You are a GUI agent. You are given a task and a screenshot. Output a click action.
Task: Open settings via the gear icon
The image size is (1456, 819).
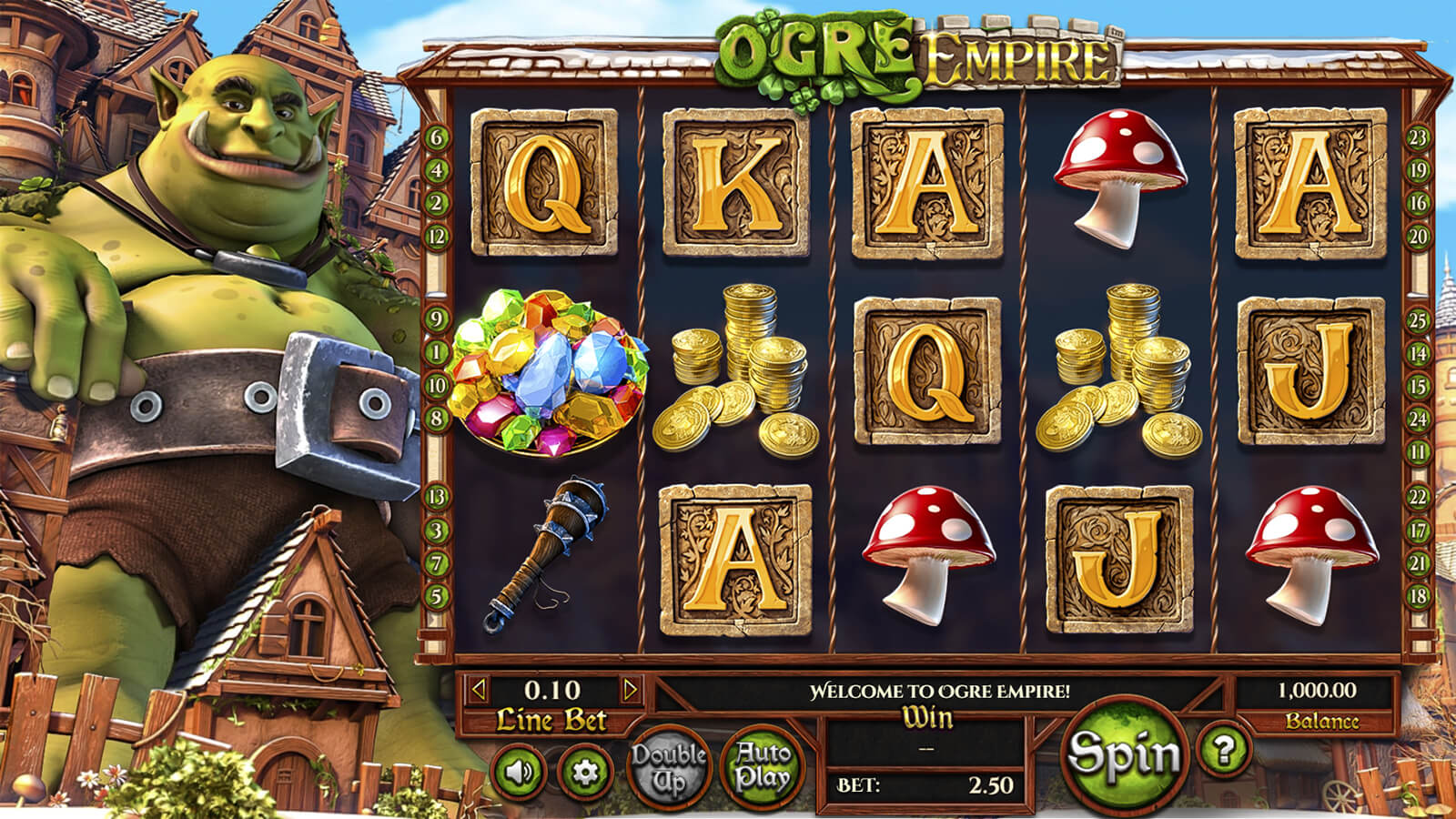point(584,773)
